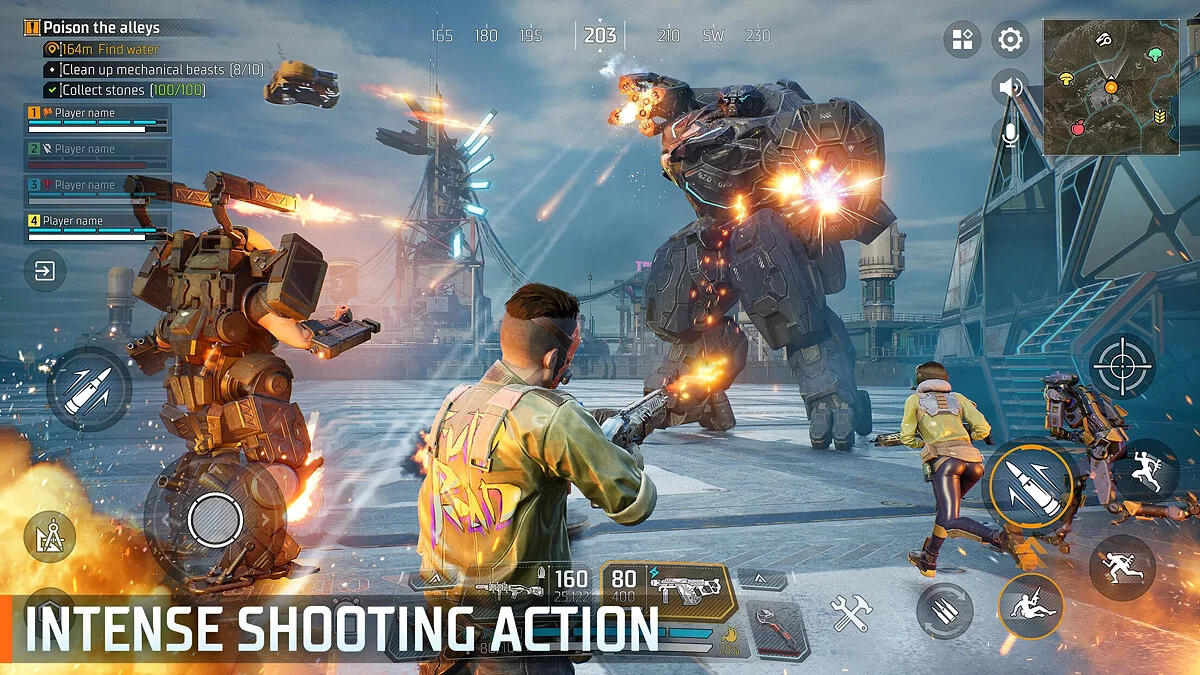The width and height of the screenshot is (1200, 675).
Task: Select the green tree marker on minimap
Action: pos(1156,54)
